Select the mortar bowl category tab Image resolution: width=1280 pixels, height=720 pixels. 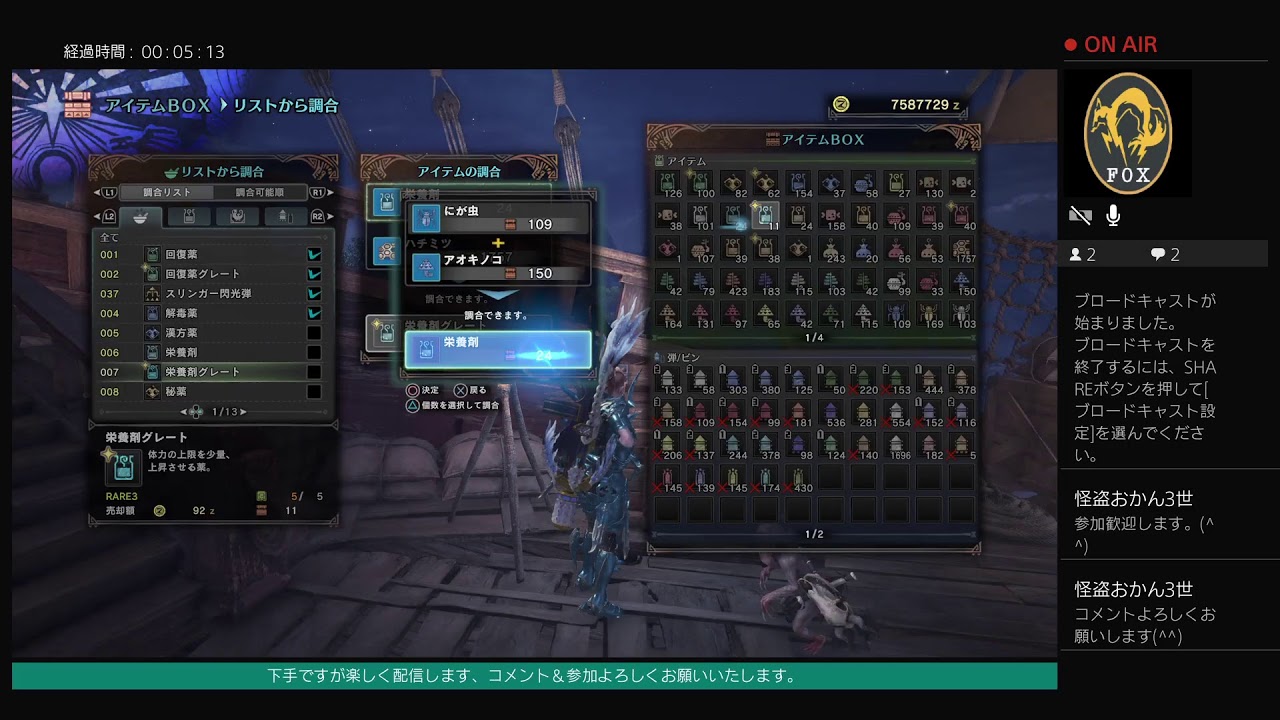pos(140,216)
